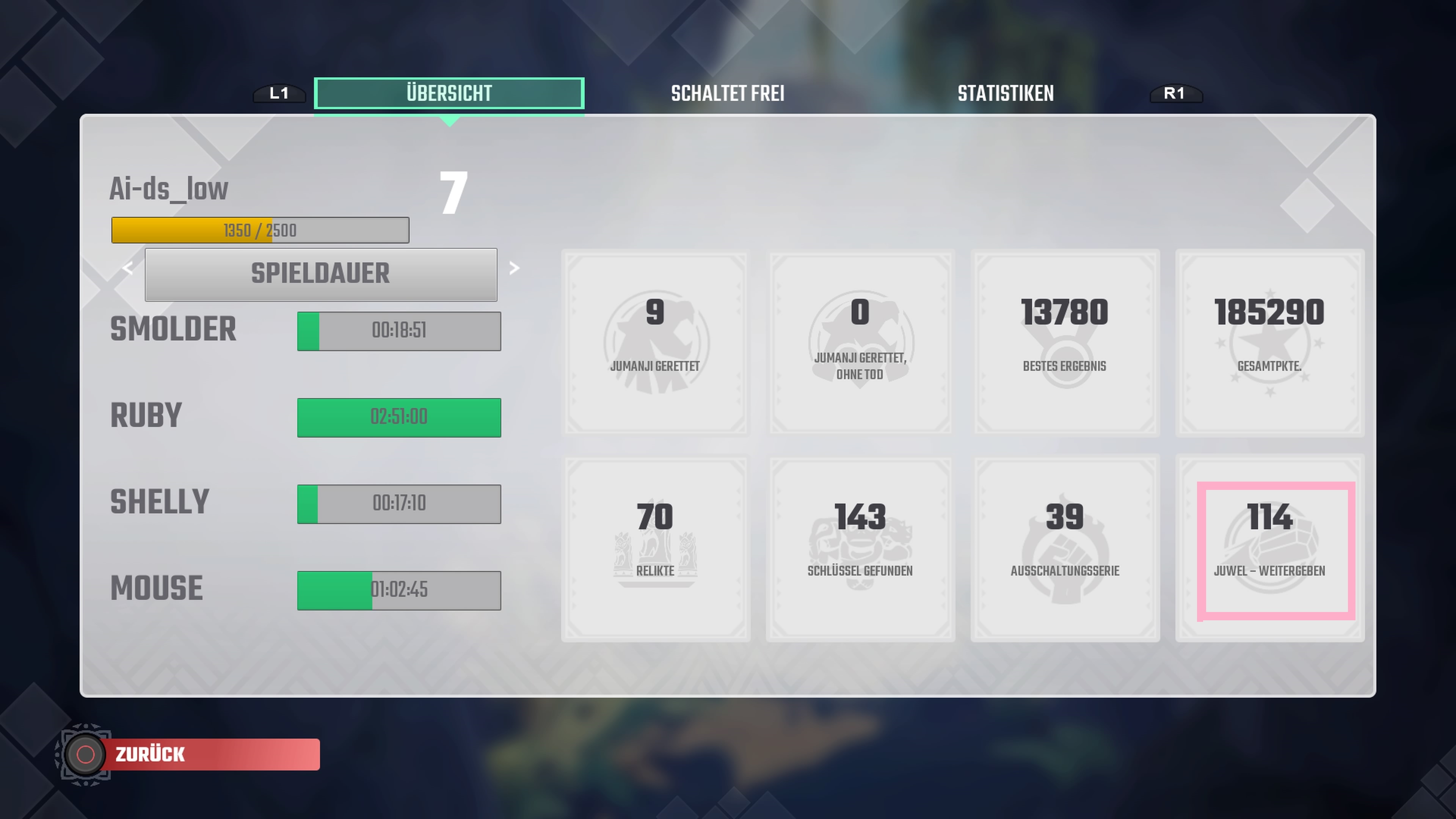Open the Schaltet Frei tab
The width and height of the screenshot is (1456, 819).
tap(728, 93)
